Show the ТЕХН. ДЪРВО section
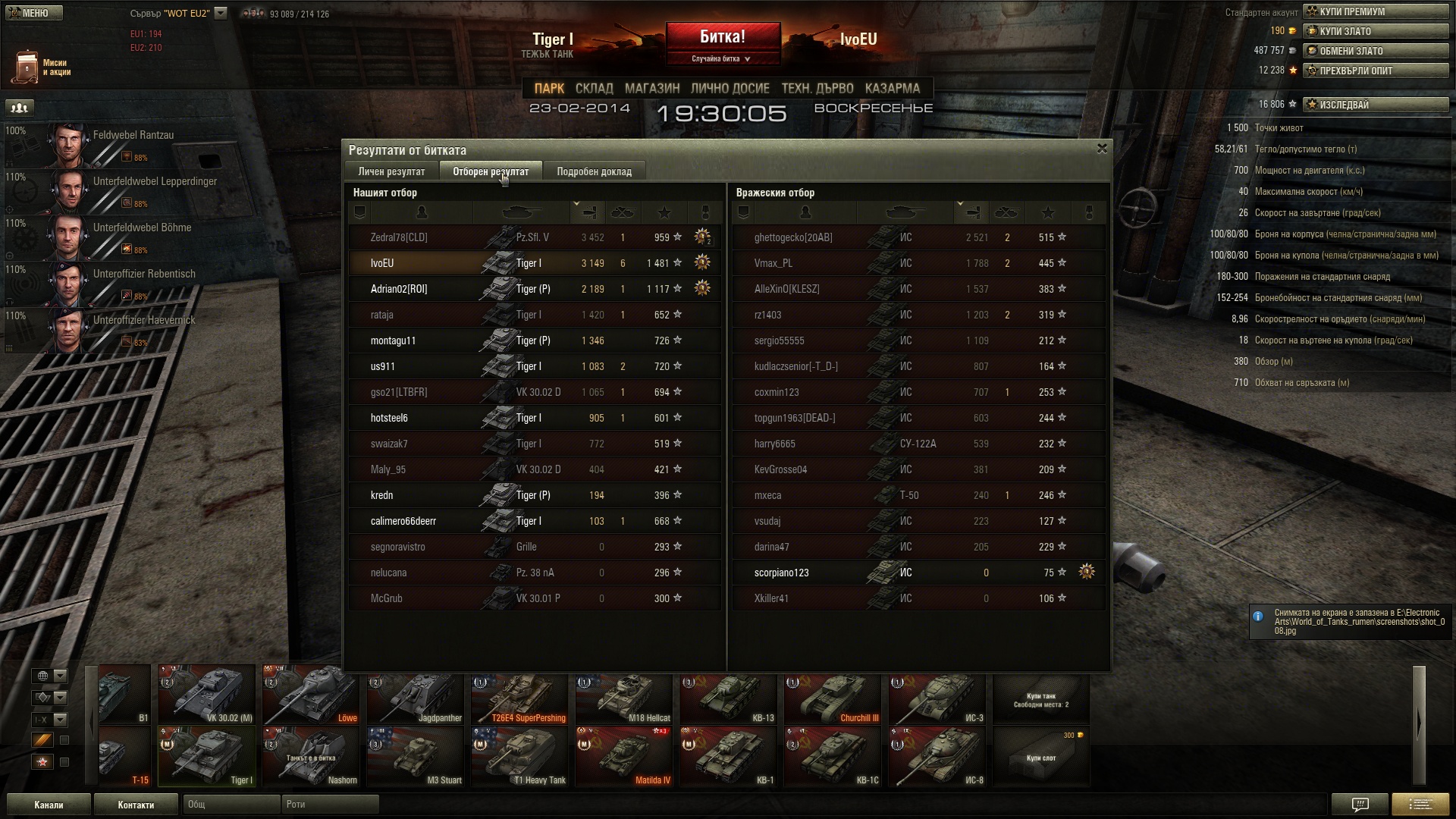The width and height of the screenshot is (1456, 819). click(x=817, y=88)
